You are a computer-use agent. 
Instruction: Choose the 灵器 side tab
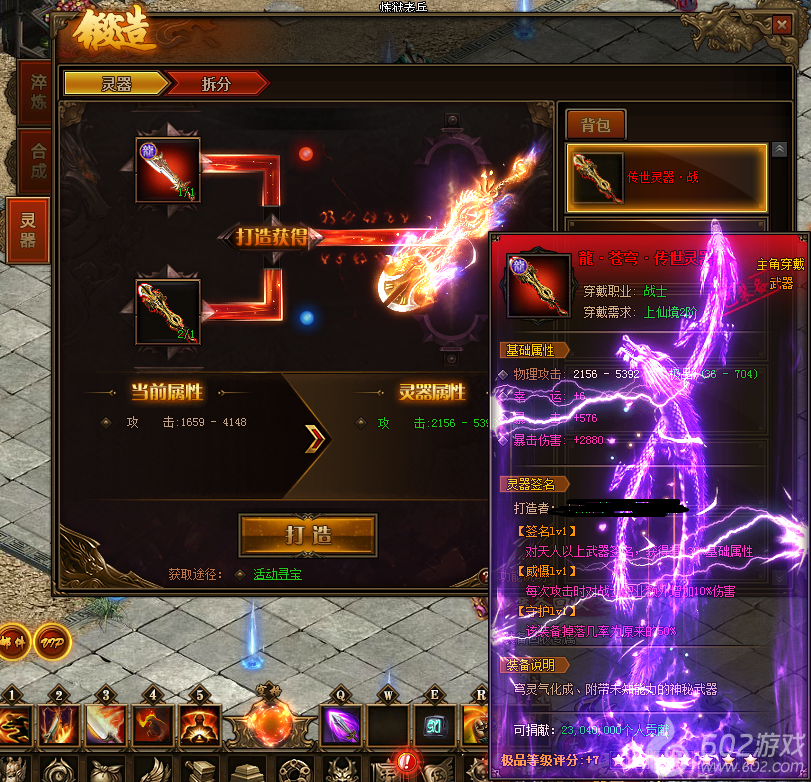click(29, 229)
